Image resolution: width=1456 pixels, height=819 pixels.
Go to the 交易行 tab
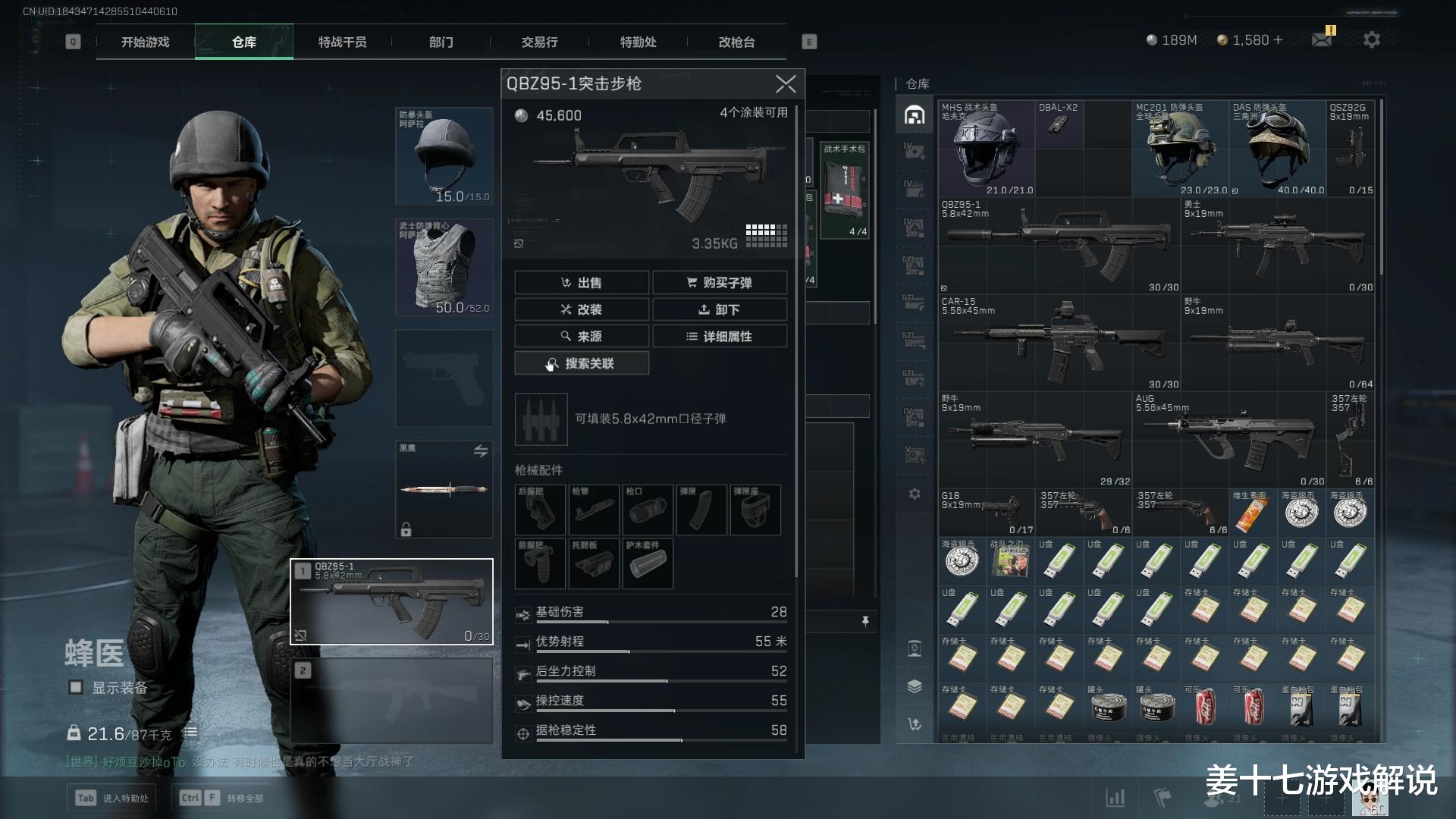(x=539, y=42)
